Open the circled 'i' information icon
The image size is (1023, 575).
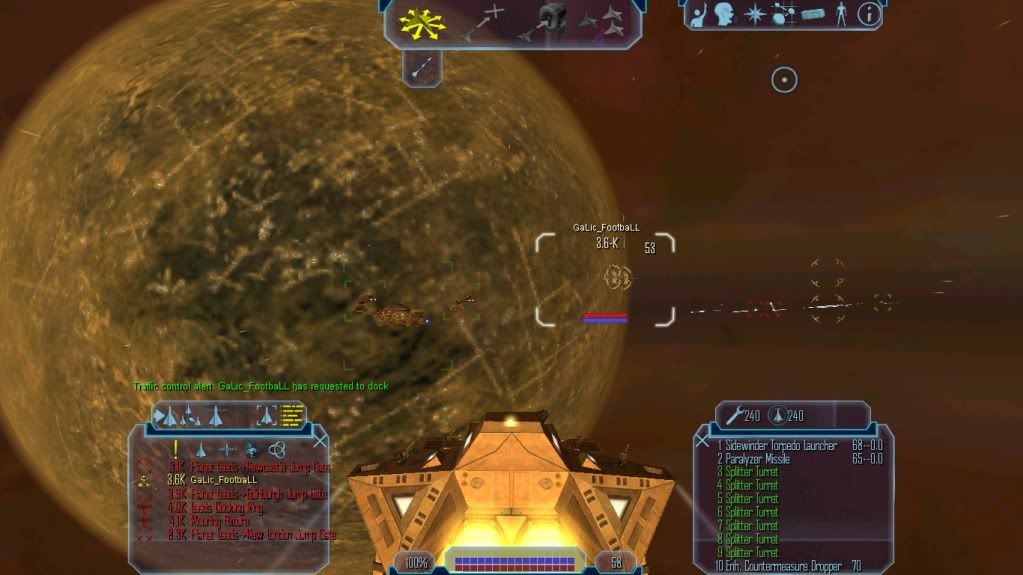pos(869,14)
